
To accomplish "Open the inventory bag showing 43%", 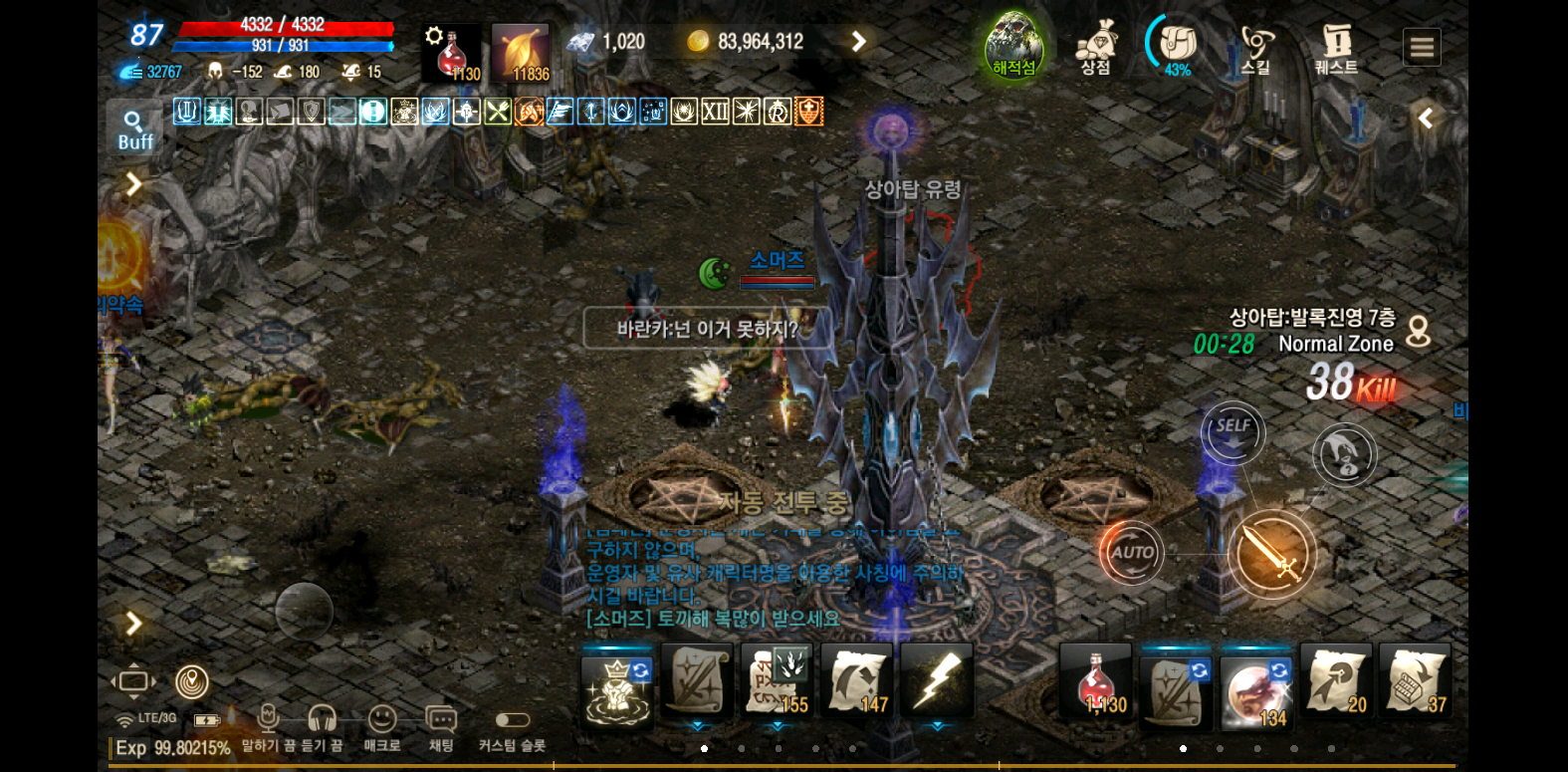I will tap(1177, 46).
